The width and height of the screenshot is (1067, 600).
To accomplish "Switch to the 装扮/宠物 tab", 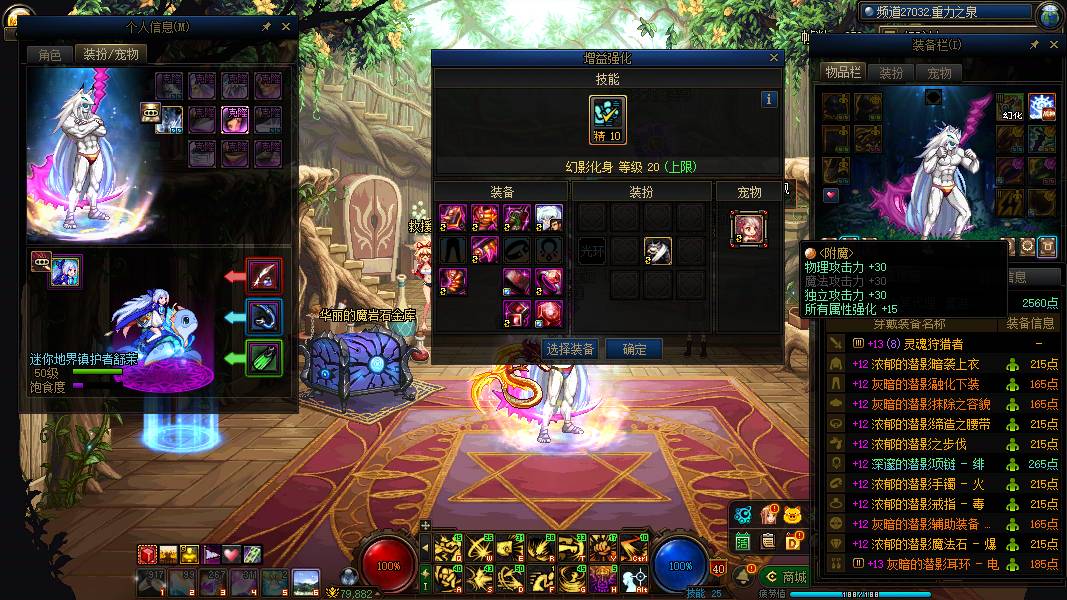I will (x=111, y=55).
